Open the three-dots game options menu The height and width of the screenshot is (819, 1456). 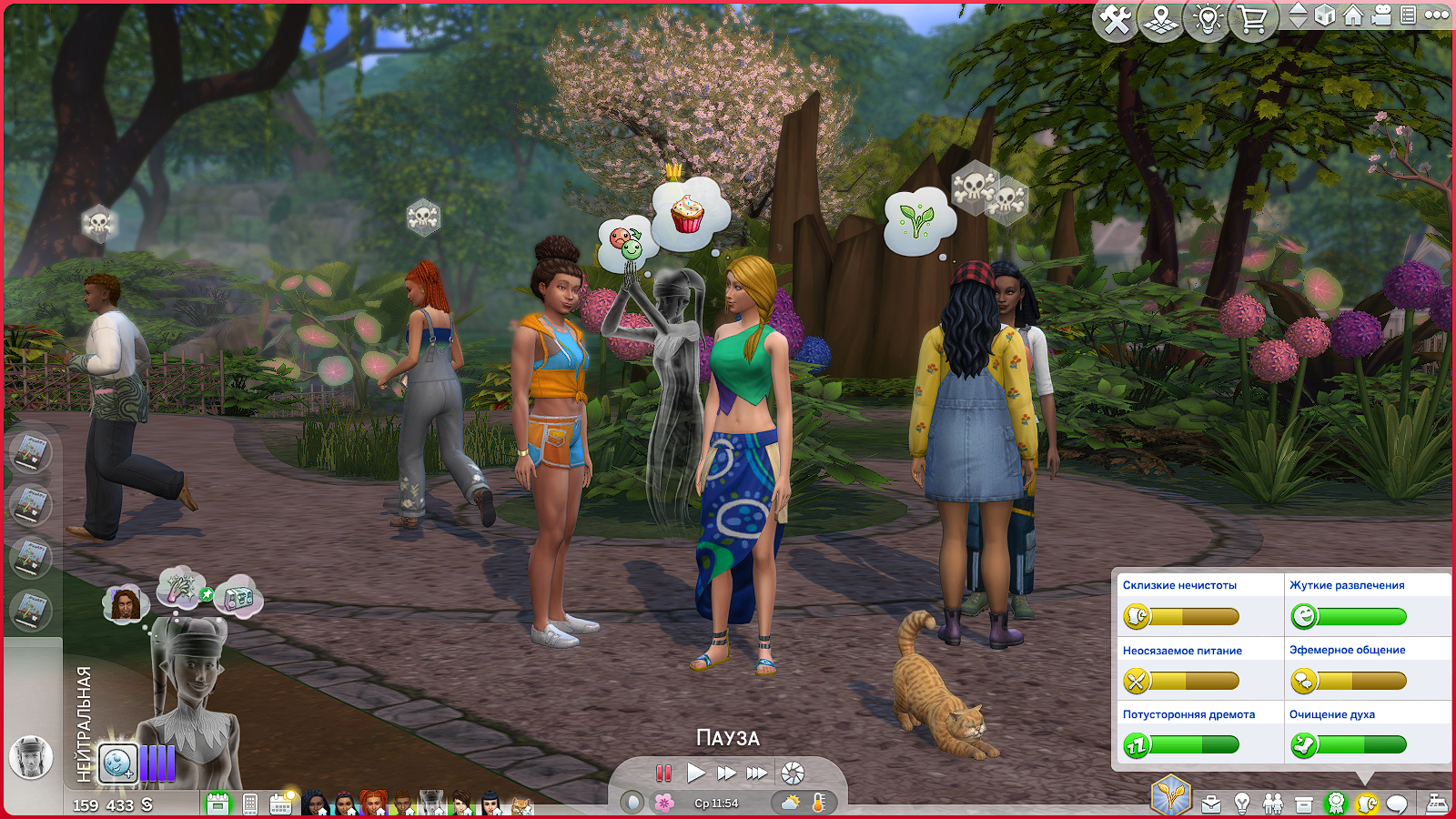(x=1437, y=15)
